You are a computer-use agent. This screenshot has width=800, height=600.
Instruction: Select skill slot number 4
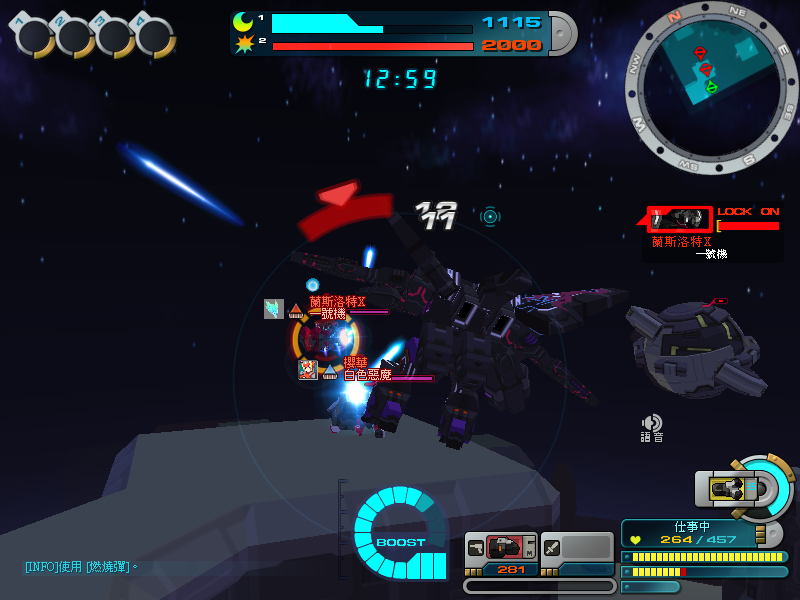click(x=154, y=37)
